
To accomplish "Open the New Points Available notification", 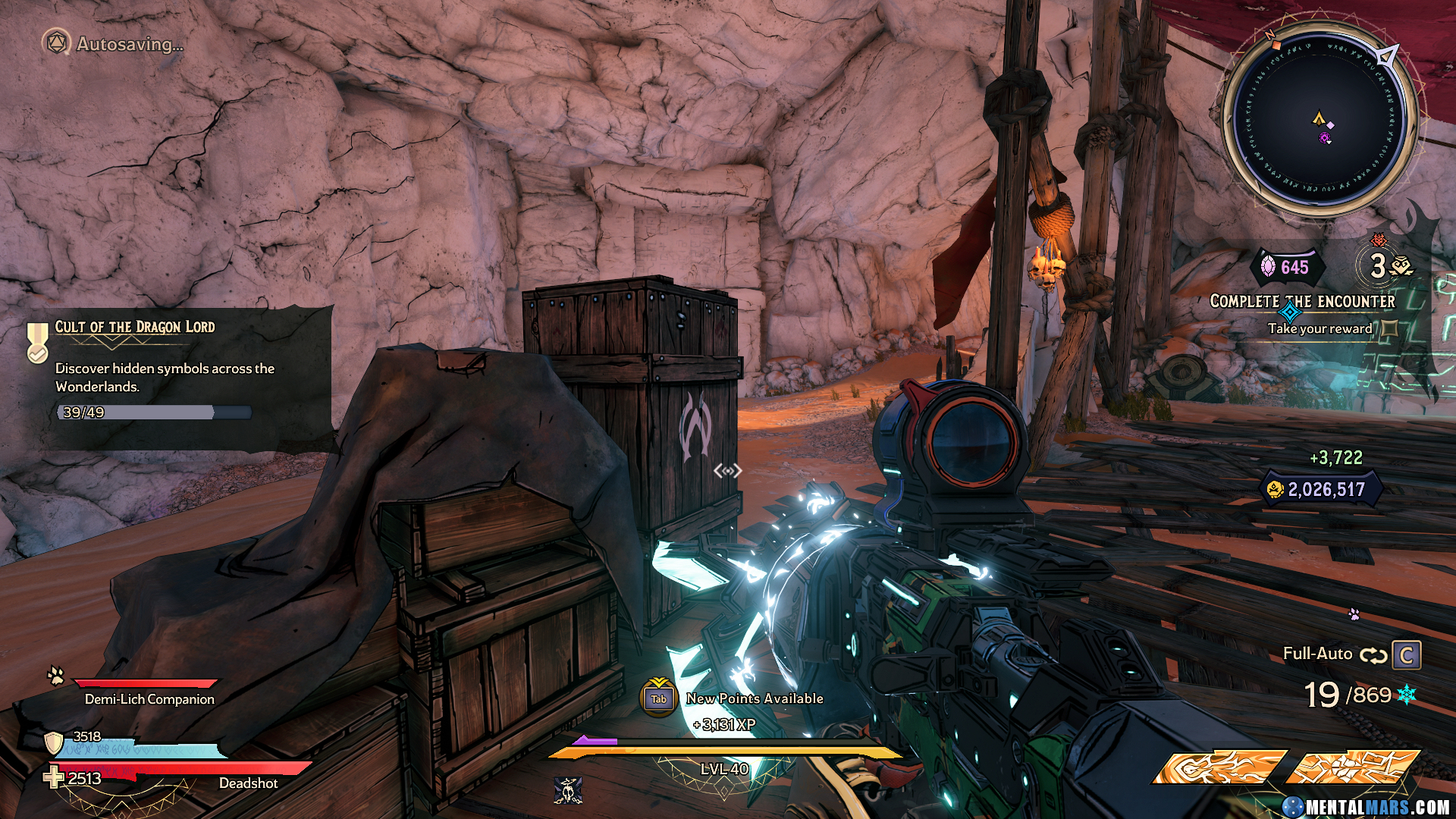I will point(754,698).
